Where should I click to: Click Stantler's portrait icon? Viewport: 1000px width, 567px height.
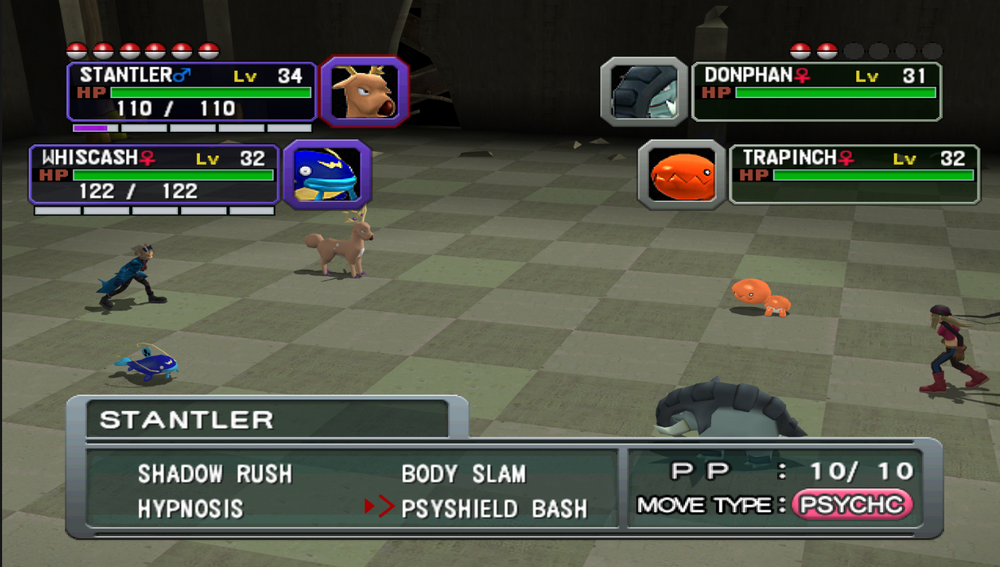(x=364, y=92)
